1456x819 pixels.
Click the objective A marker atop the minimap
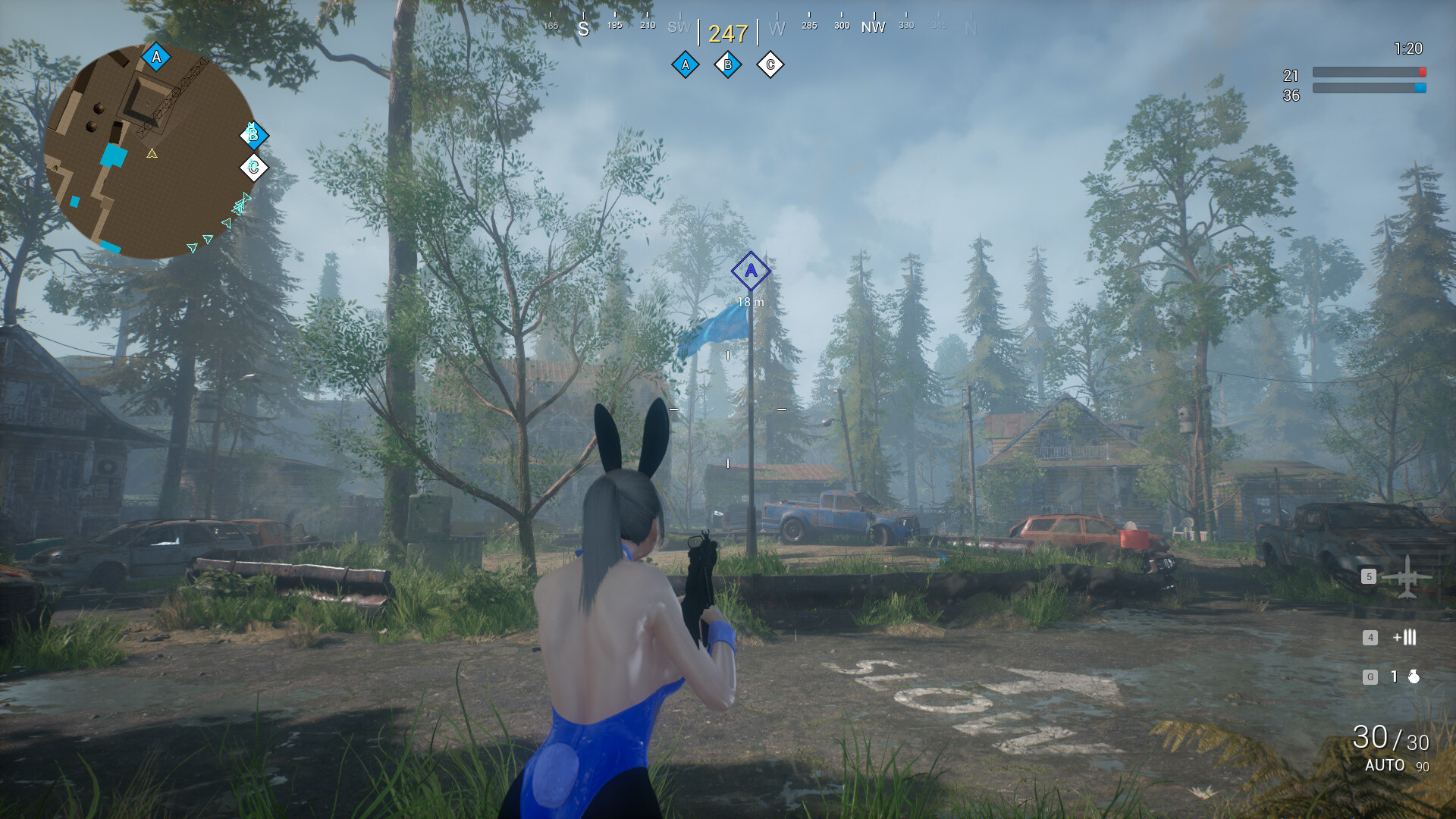click(155, 55)
